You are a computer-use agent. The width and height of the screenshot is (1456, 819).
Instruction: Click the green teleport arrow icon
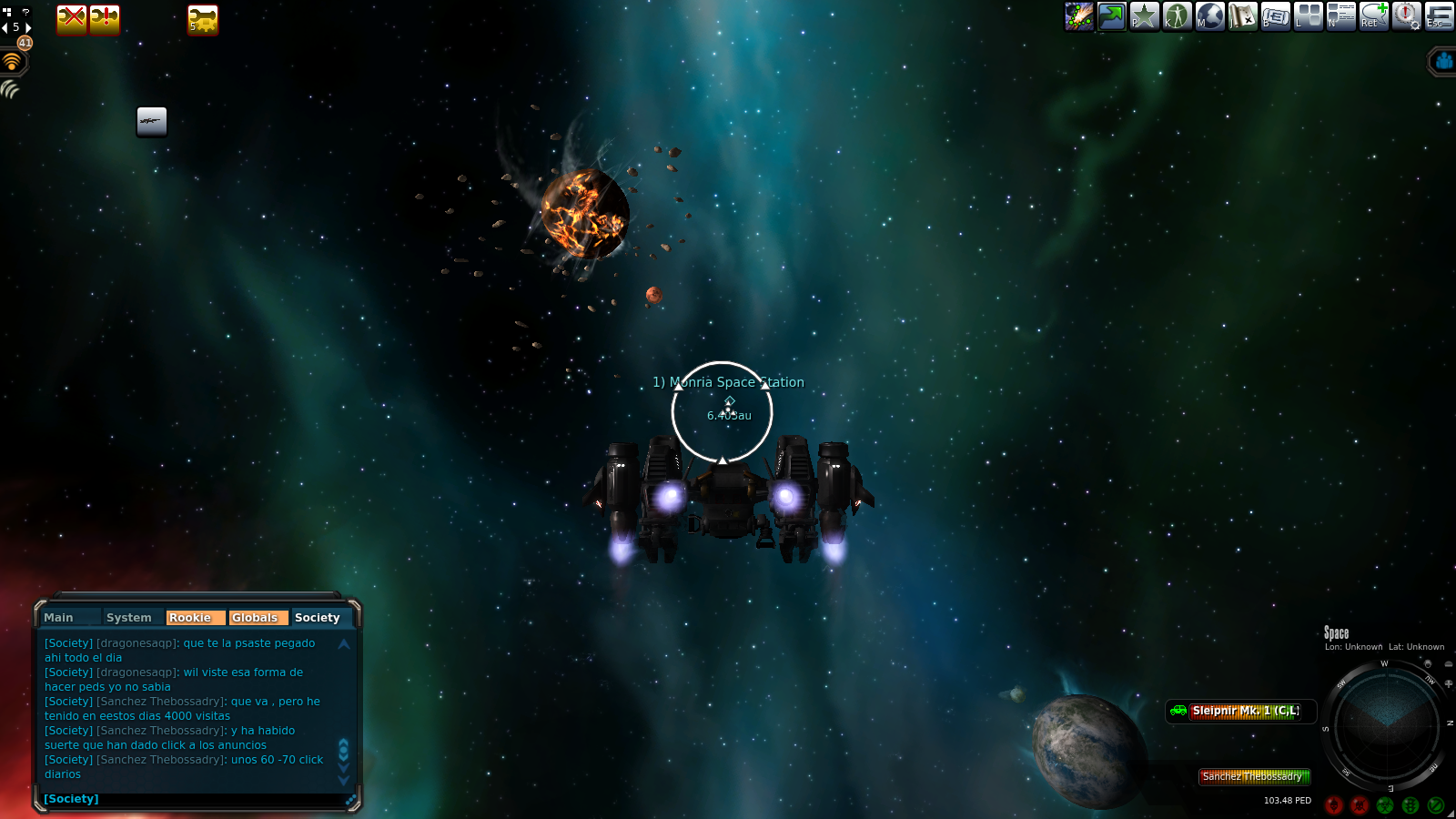click(1111, 16)
